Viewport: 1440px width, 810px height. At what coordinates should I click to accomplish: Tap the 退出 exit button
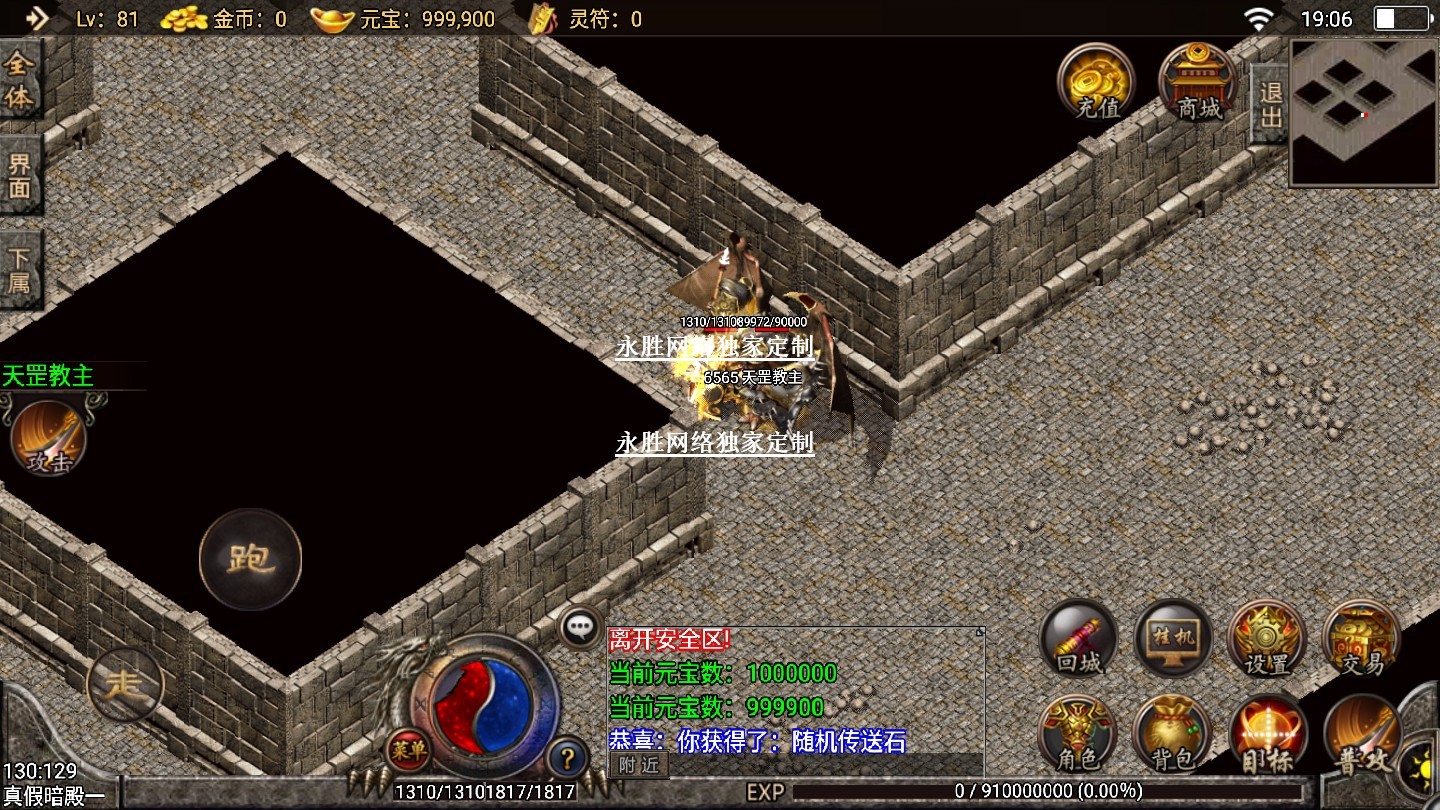click(1270, 104)
